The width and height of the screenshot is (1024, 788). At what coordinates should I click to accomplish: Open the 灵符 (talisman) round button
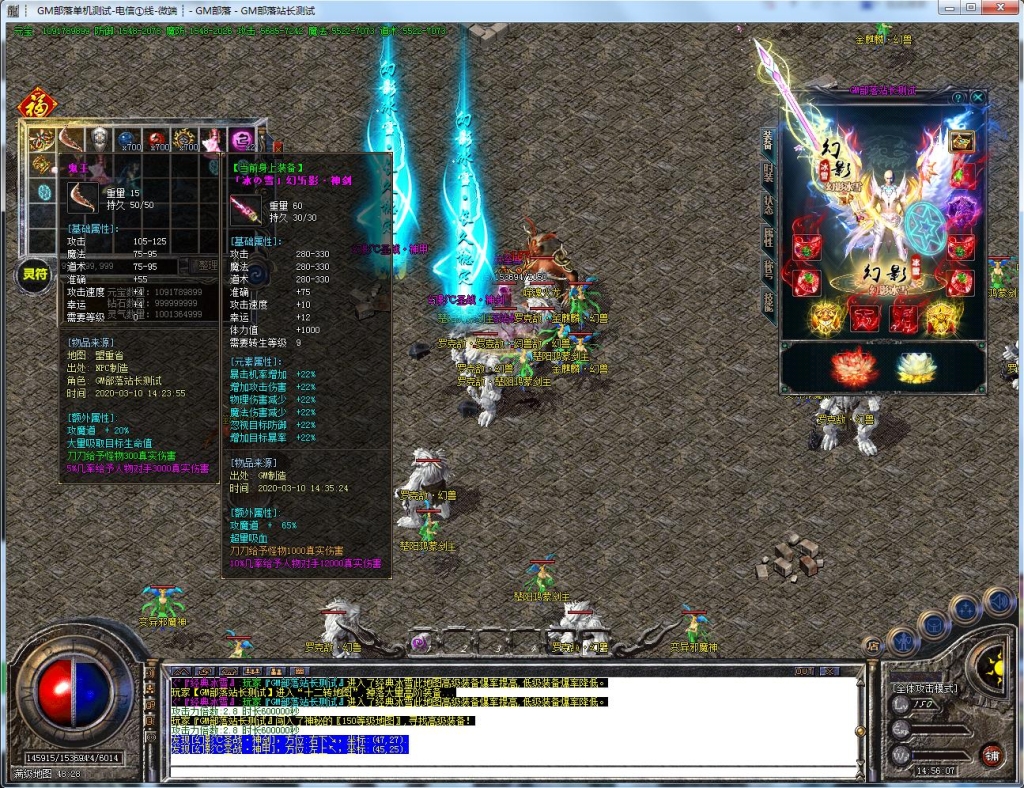pos(35,276)
